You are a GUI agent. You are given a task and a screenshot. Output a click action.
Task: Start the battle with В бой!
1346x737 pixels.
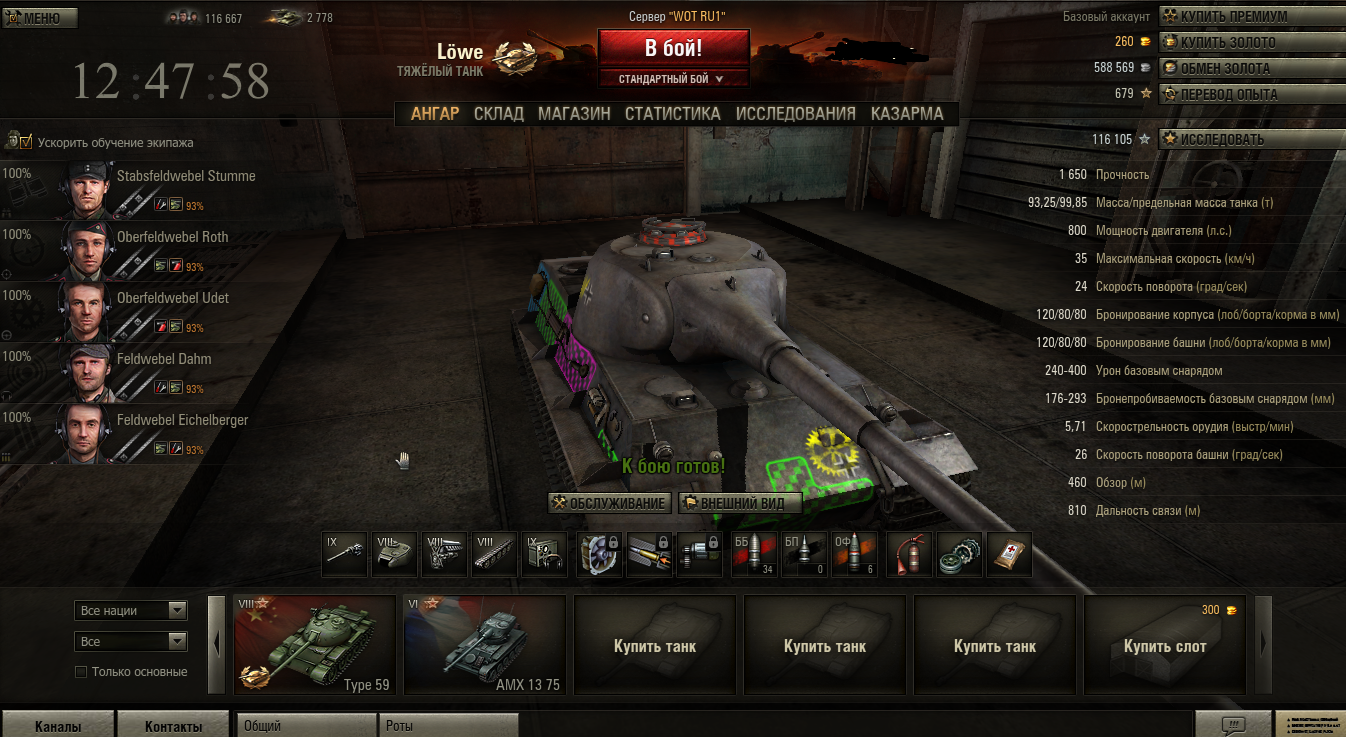pyautogui.click(x=673, y=48)
